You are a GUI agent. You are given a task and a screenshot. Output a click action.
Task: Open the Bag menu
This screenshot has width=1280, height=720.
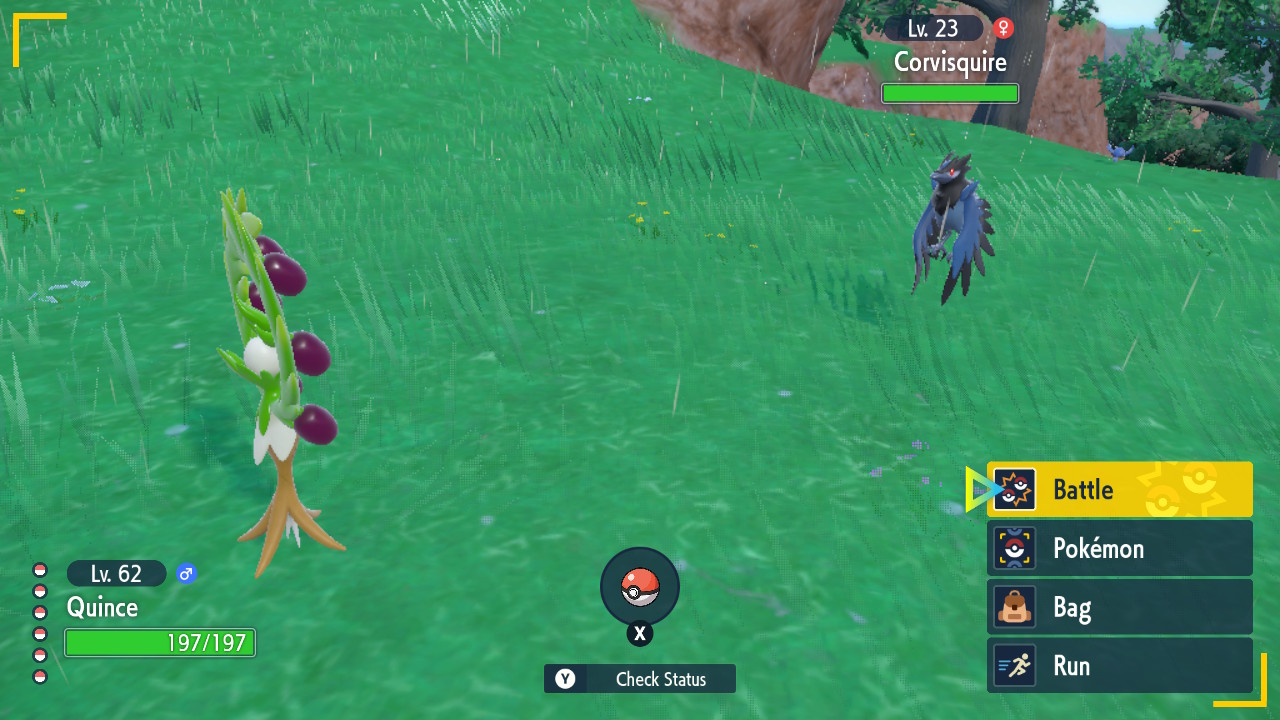[x=1119, y=607]
